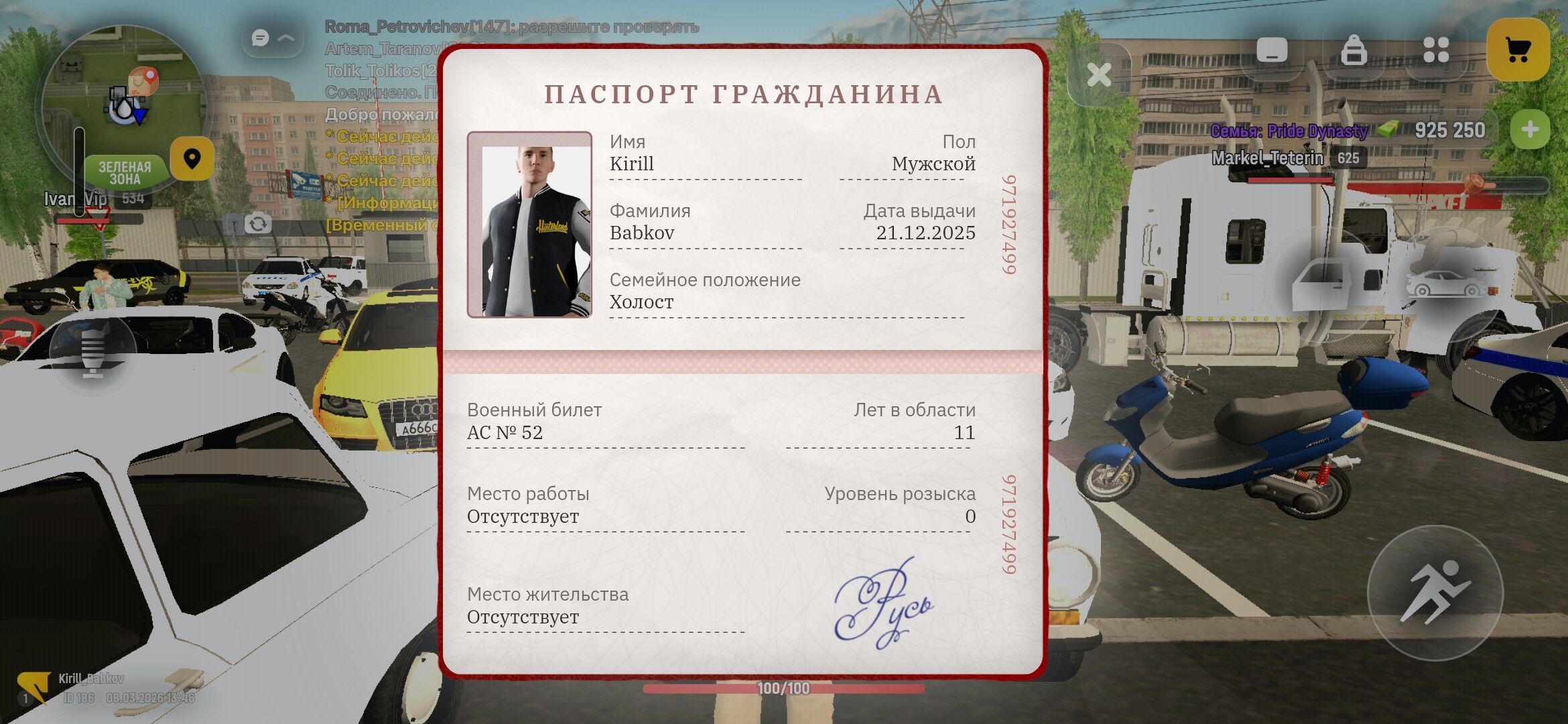Tap the yellow GPS location pin icon
Screen dimensions: 1568x724
click(x=192, y=158)
